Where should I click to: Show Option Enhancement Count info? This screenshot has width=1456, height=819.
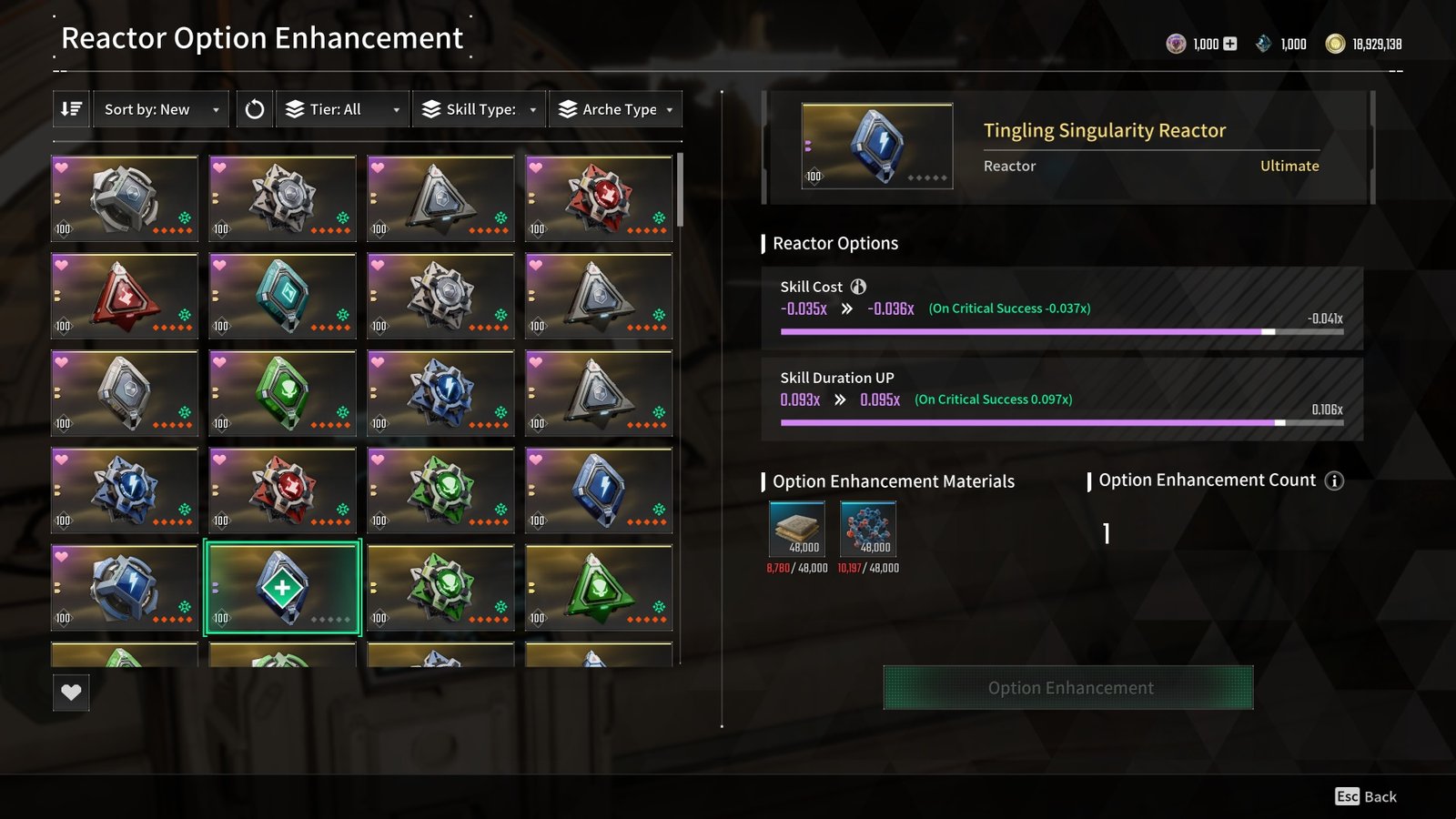click(x=1334, y=480)
